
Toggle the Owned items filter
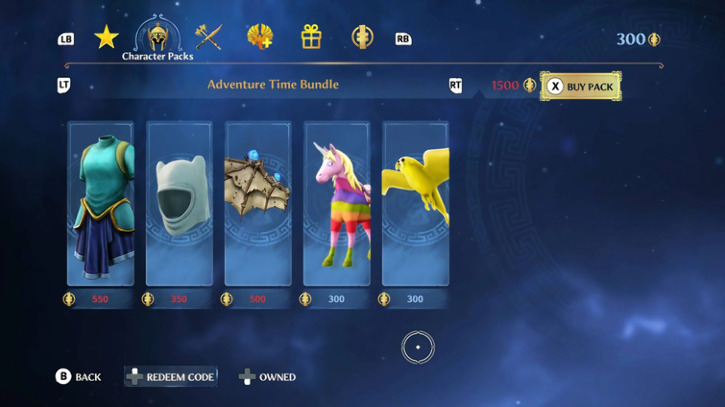click(x=267, y=377)
